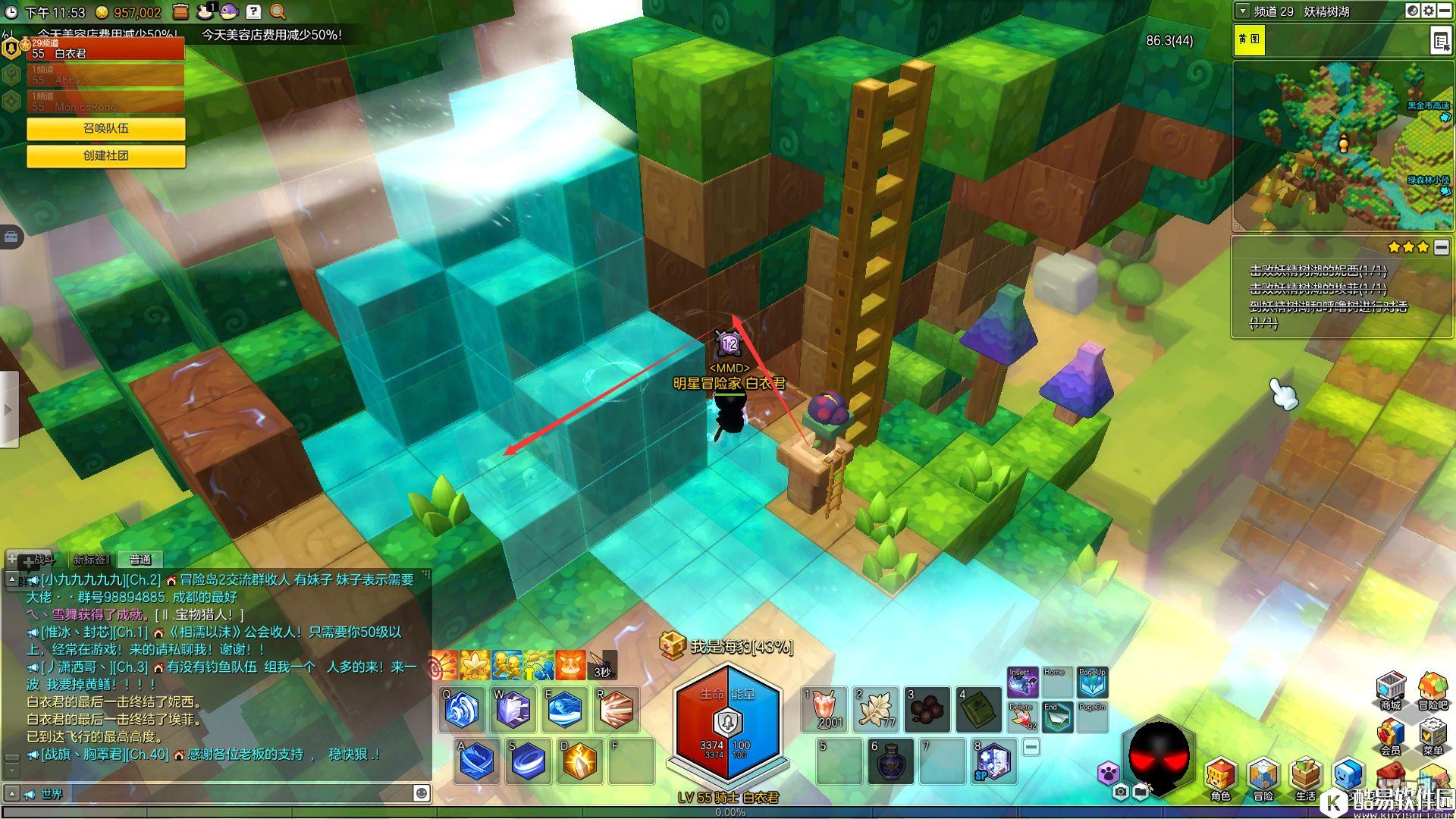1456x819 pixels.
Task: Switch to the 普通 chat tab
Action: [x=140, y=560]
